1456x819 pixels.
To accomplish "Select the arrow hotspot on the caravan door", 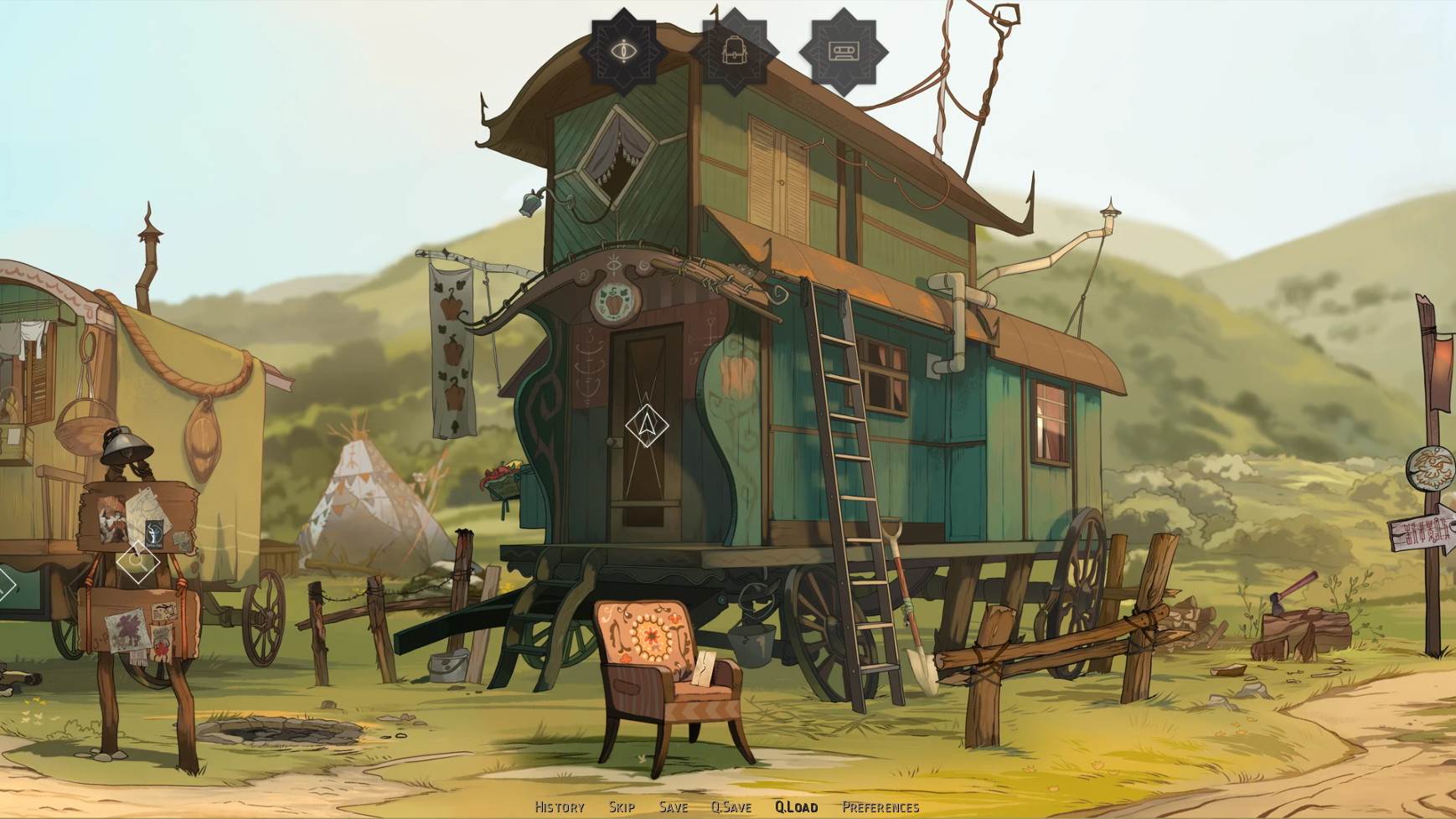I will tap(645, 426).
